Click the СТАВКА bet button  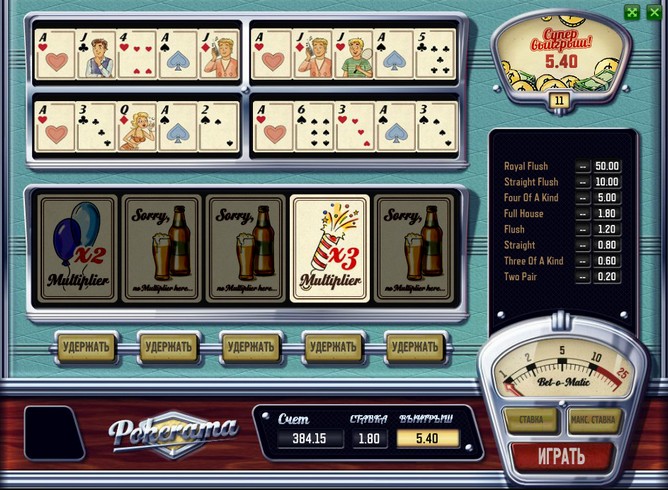530,419
